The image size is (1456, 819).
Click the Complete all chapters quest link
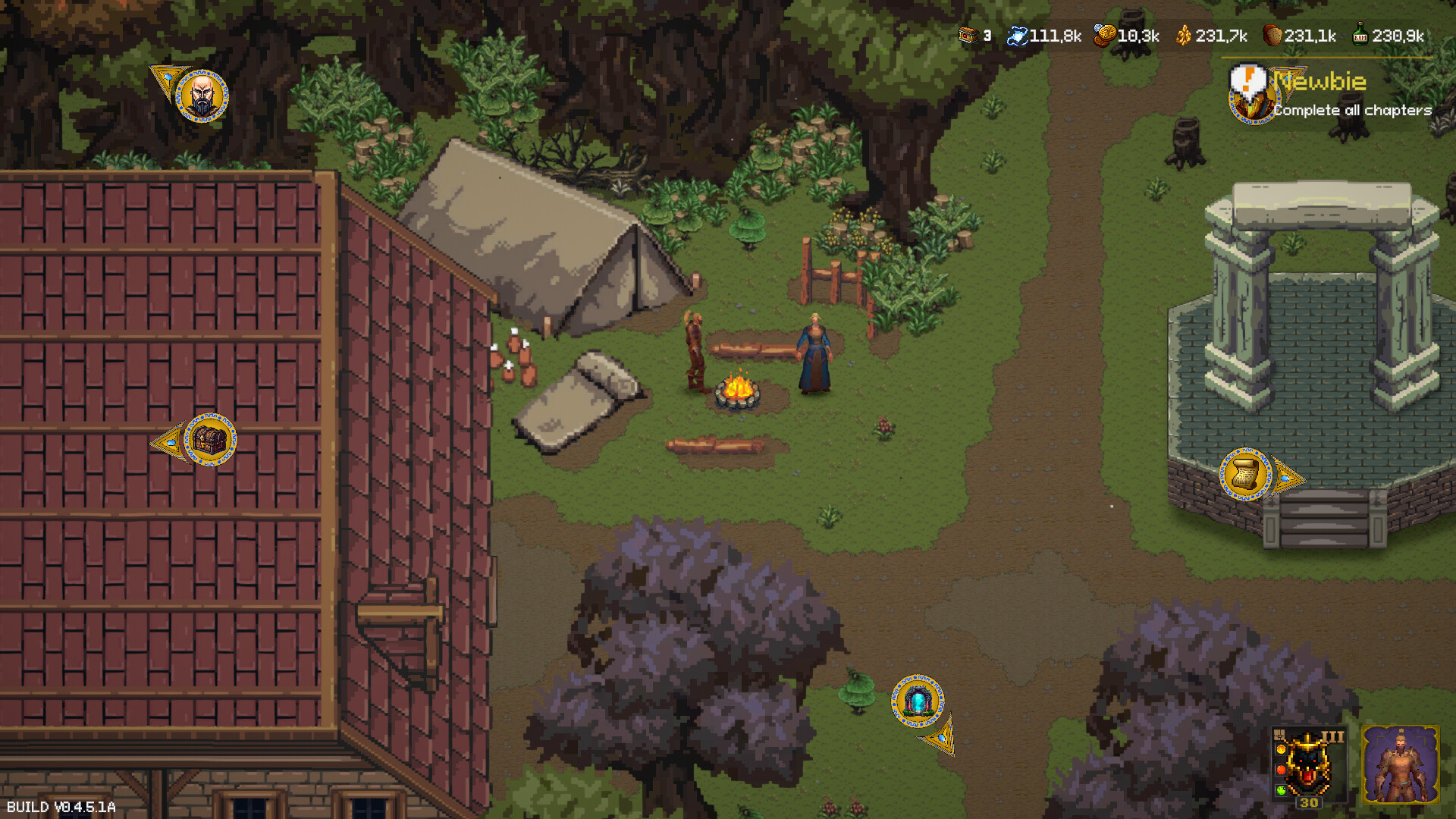pyautogui.click(x=1351, y=111)
